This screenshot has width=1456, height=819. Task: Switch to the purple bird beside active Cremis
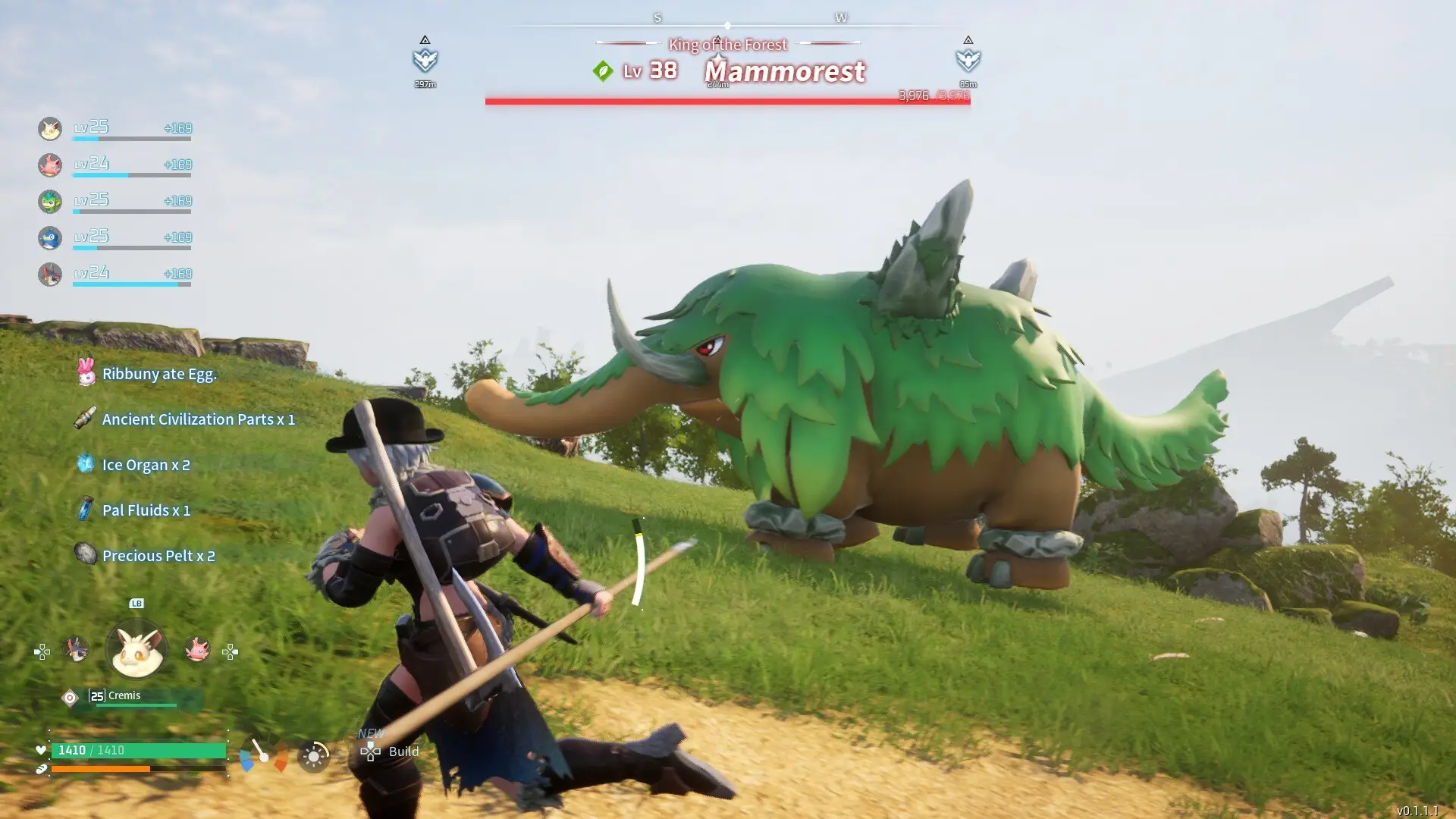pyautogui.click(x=76, y=649)
